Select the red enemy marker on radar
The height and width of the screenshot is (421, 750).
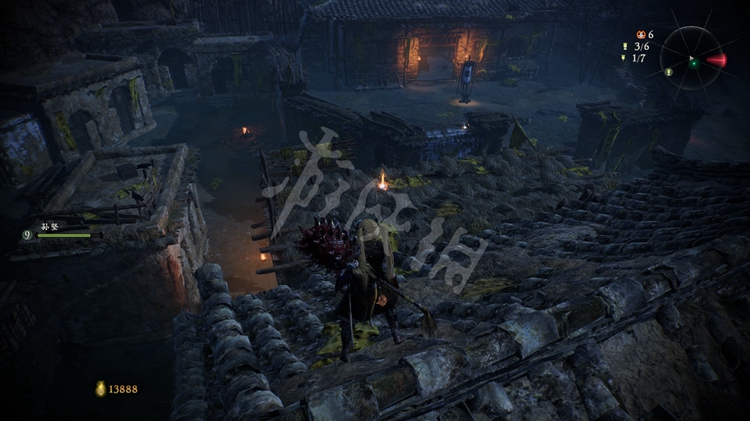[716, 61]
